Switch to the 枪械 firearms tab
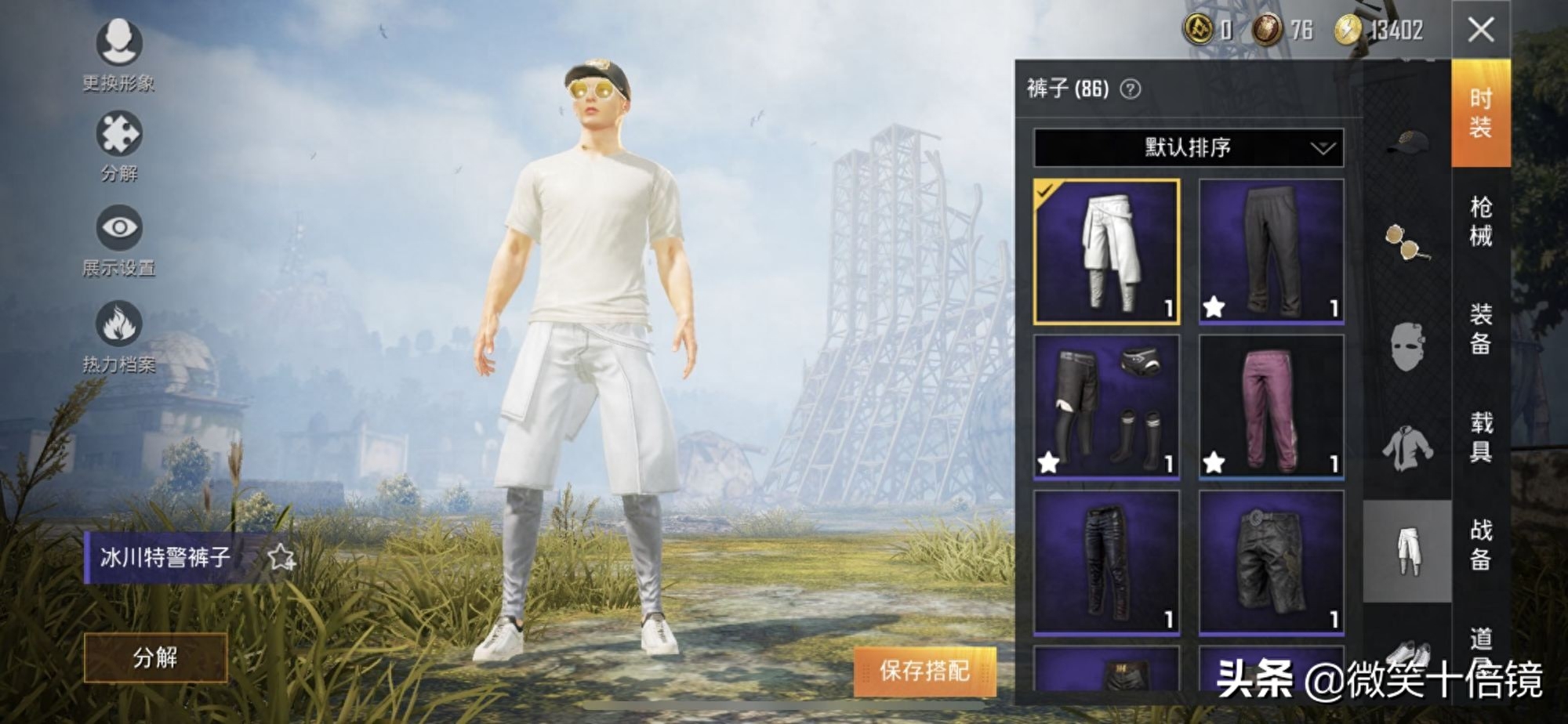The image size is (1568, 724). pyautogui.click(x=1480, y=222)
